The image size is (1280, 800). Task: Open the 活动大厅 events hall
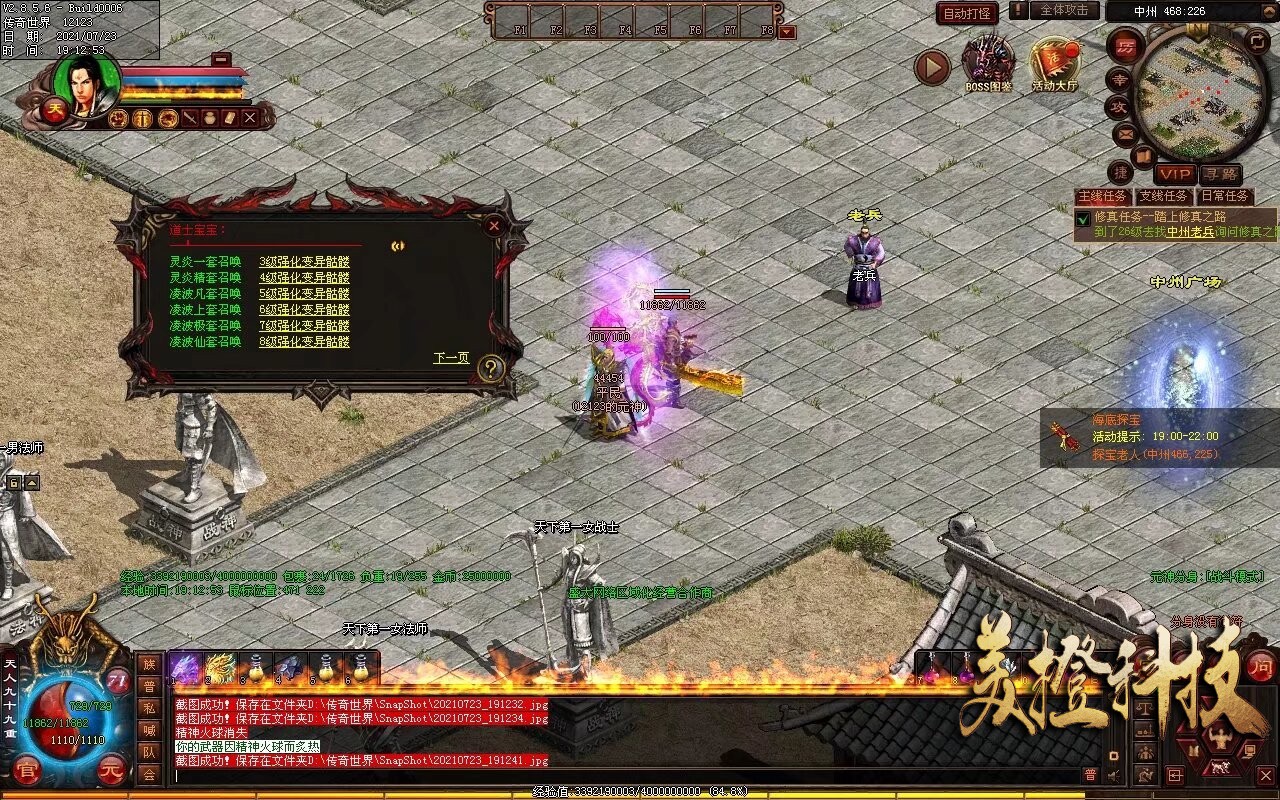tap(1055, 65)
